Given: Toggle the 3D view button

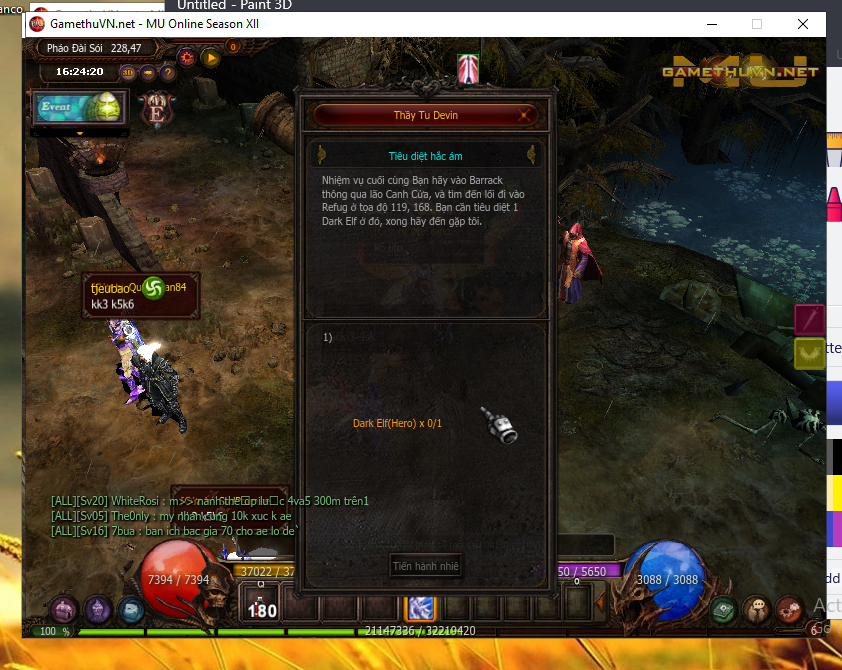Looking at the screenshot, I should pos(128,72).
